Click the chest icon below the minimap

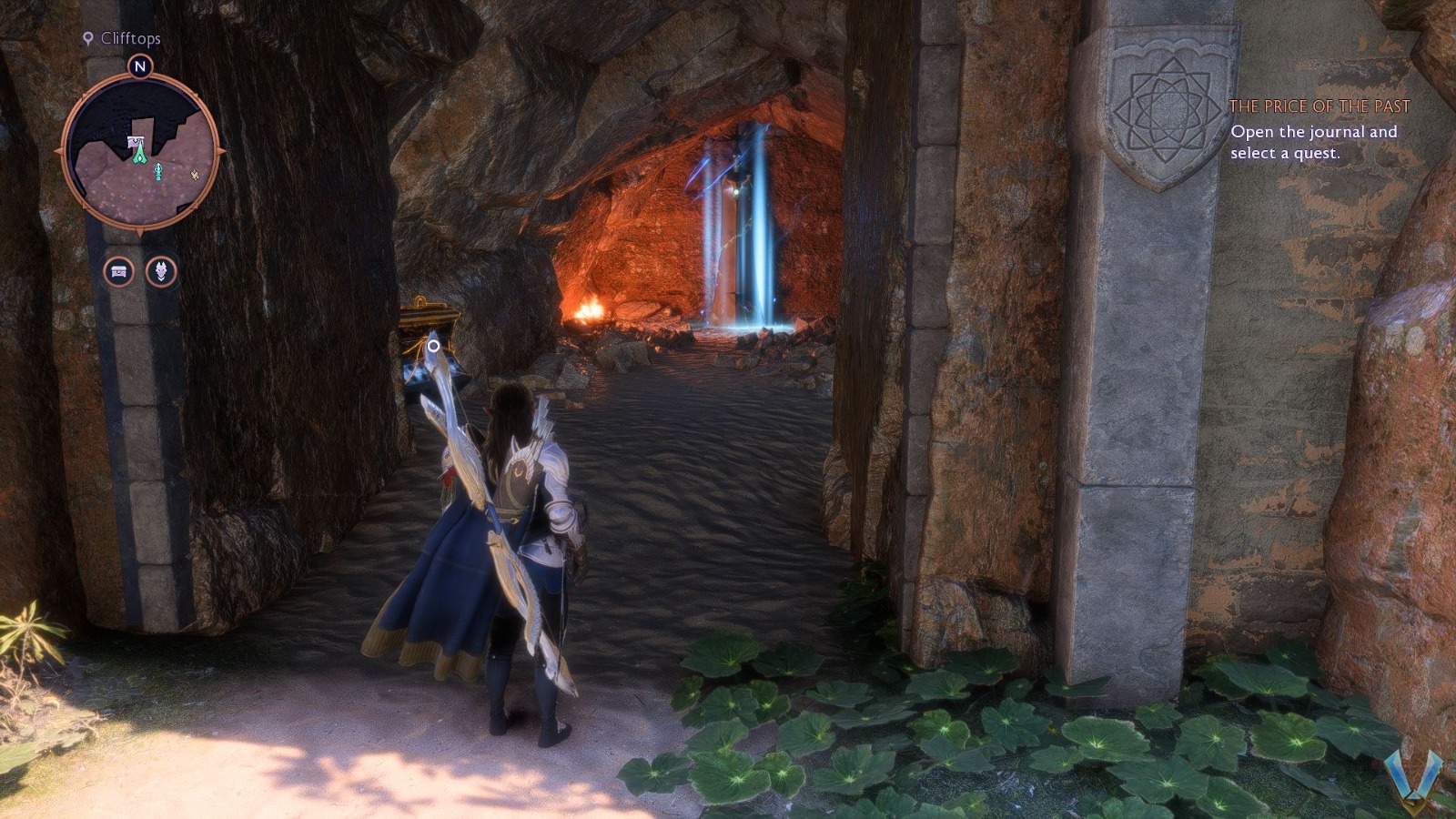point(118,269)
